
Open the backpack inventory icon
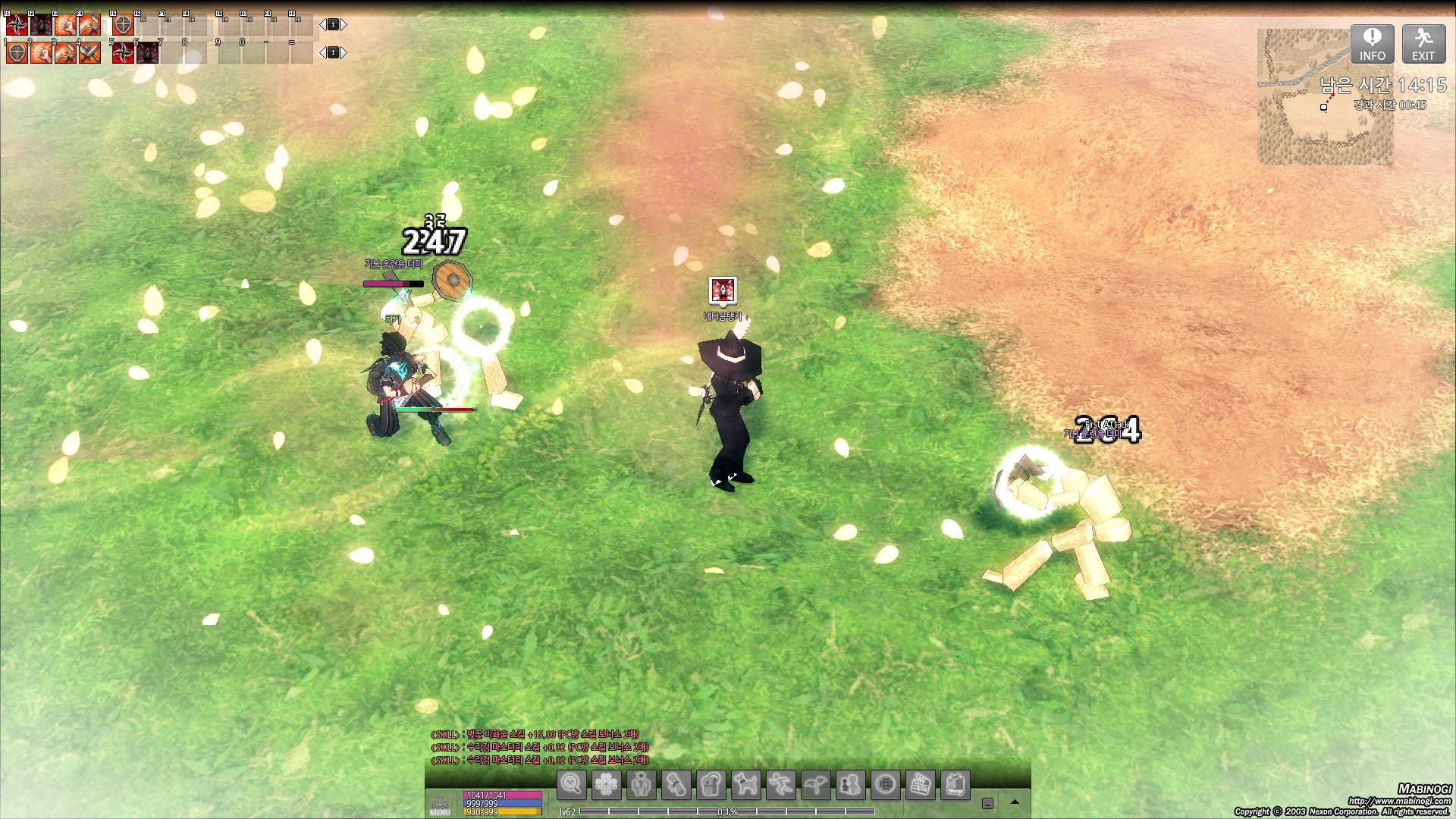point(711,785)
